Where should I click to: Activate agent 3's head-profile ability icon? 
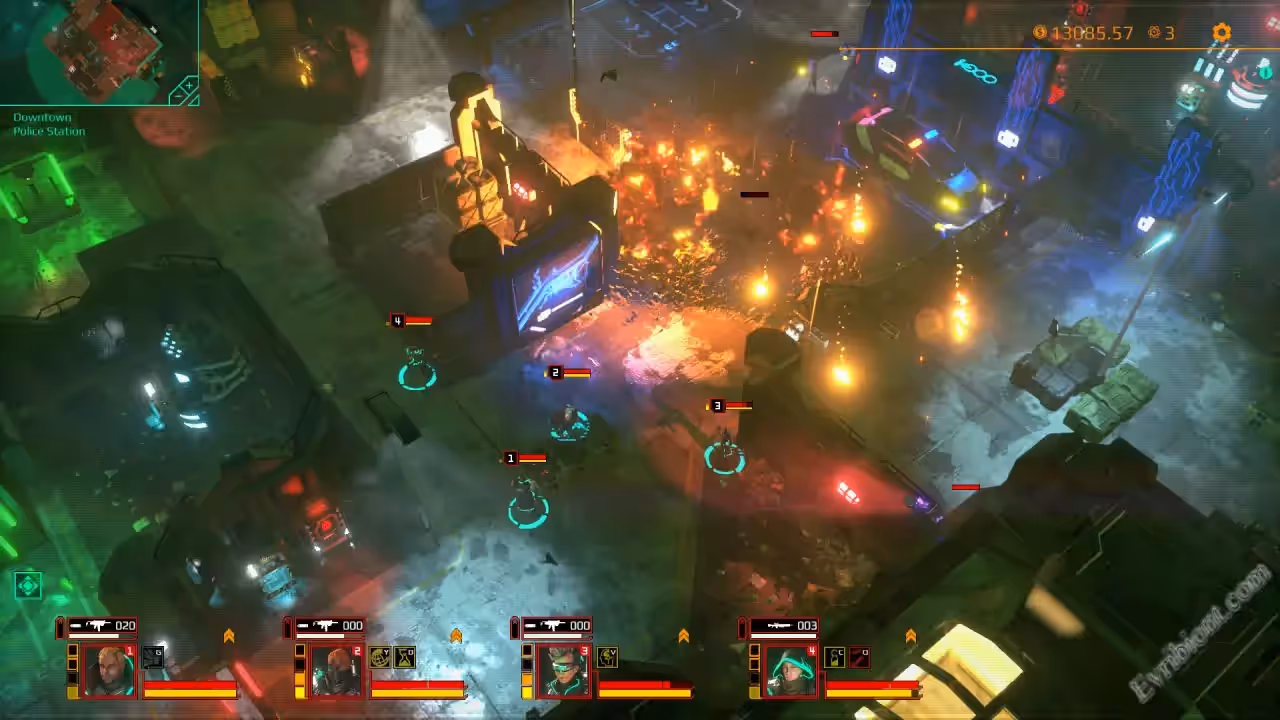(x=607, y=657)
